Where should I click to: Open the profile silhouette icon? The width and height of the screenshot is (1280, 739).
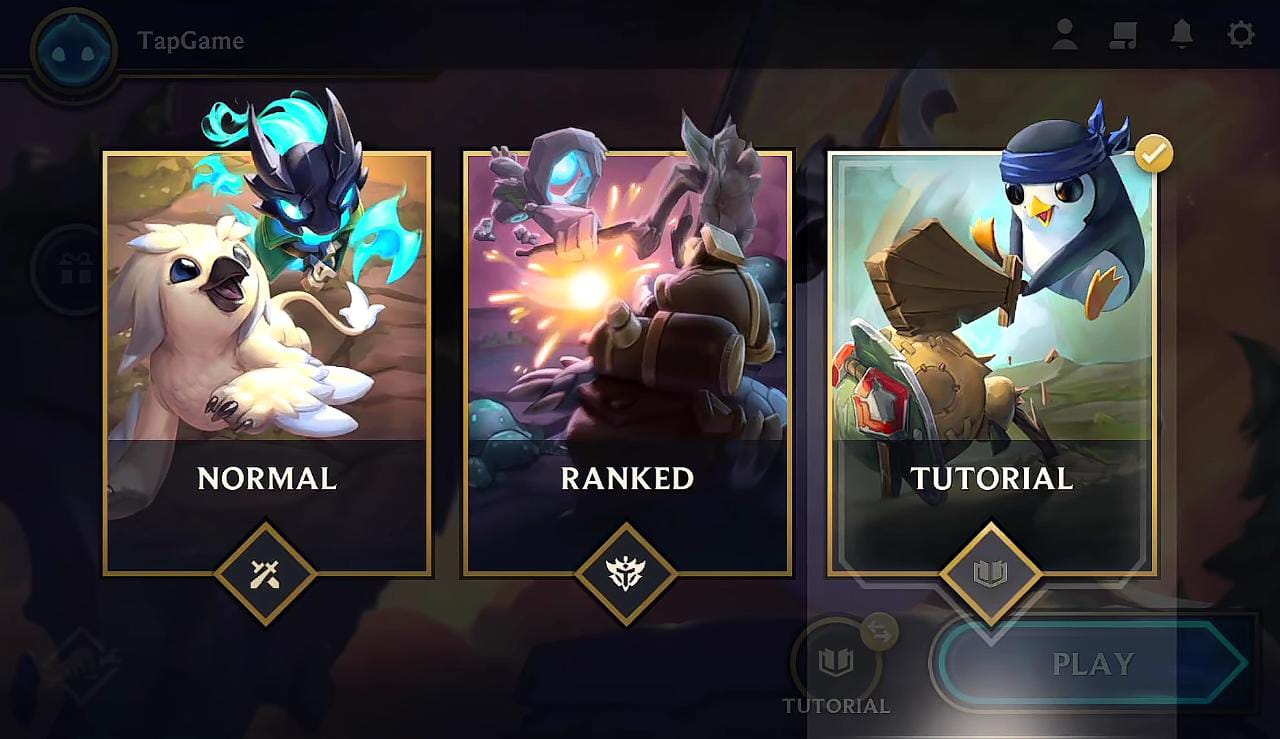click(x=1065, y=35)
